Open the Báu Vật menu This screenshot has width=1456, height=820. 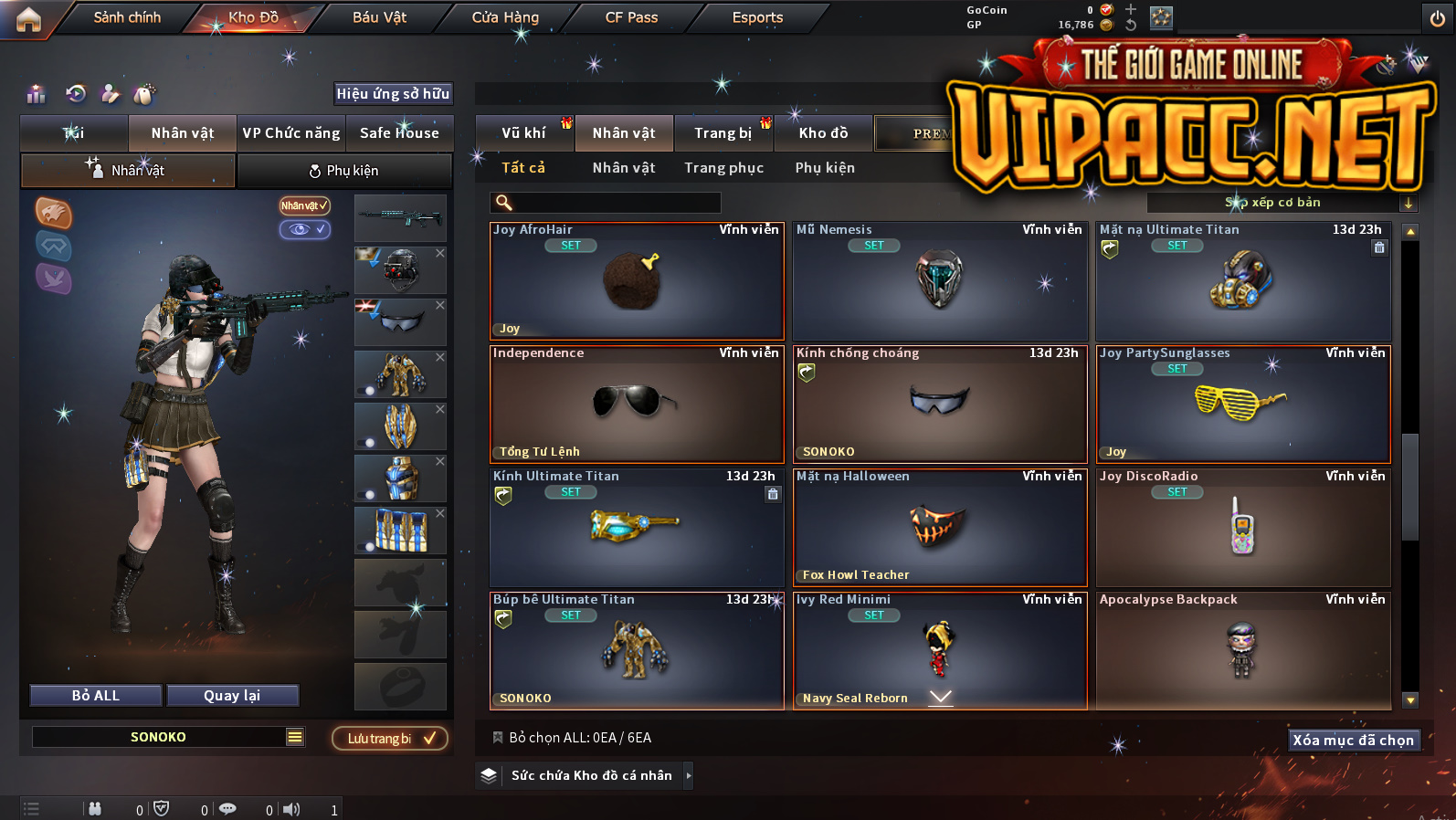click(379, 17)
